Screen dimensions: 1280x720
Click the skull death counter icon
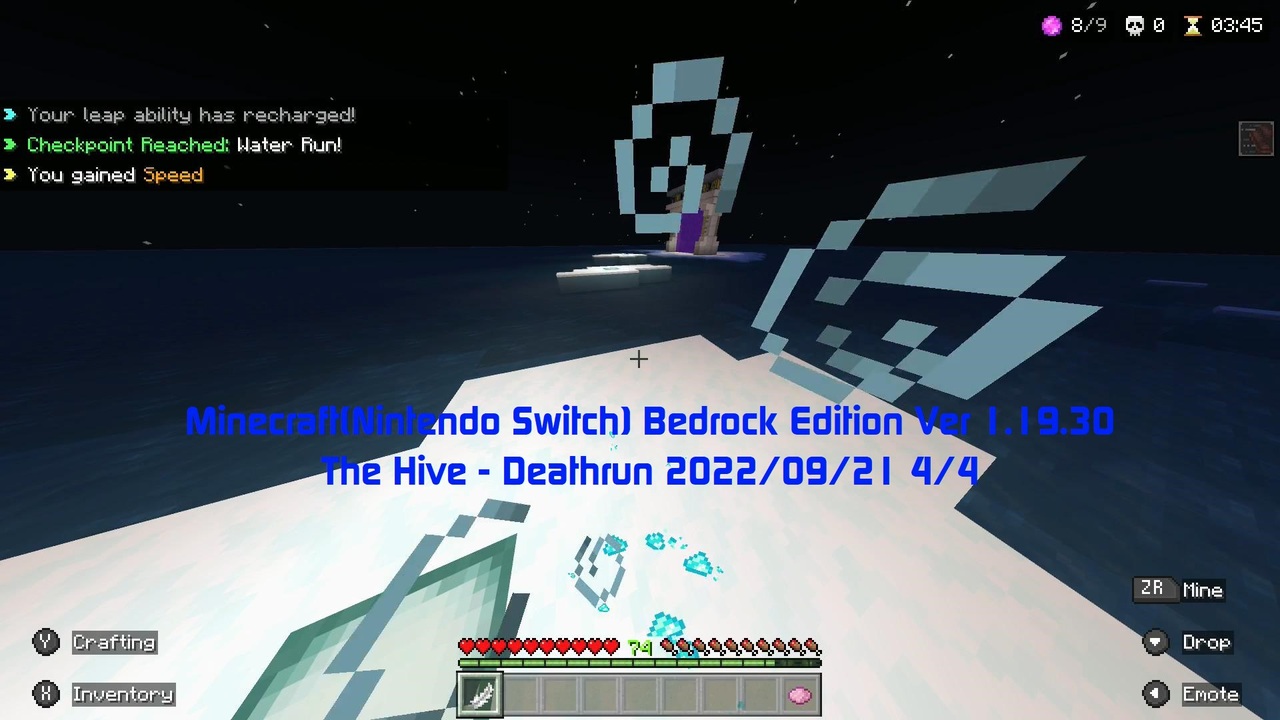(1134, 25)
